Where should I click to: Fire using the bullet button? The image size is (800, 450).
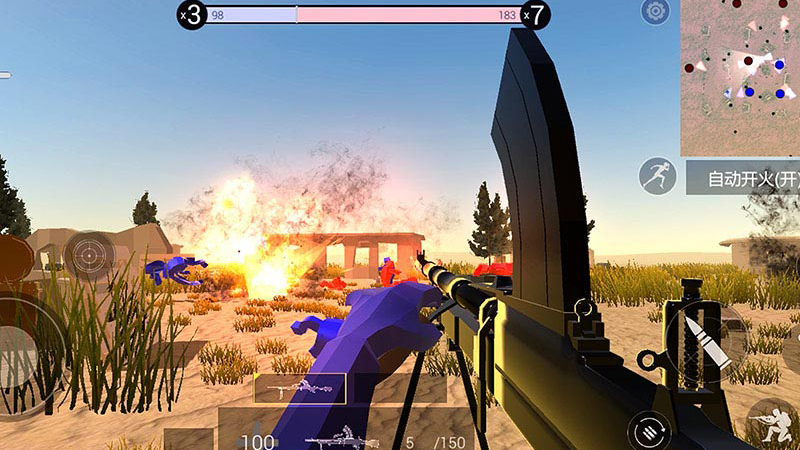point(706,340)
